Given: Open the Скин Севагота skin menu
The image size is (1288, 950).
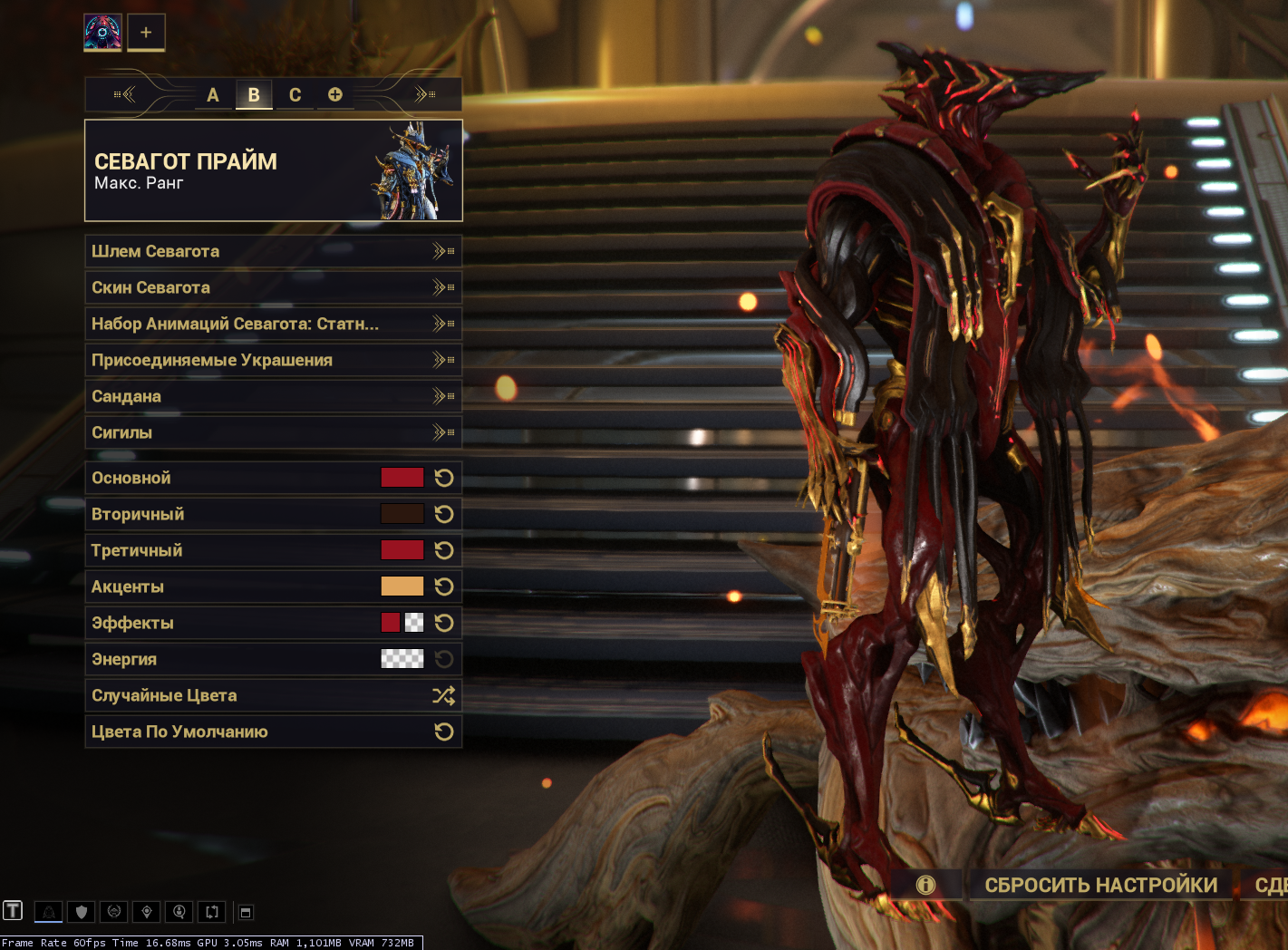Looking at the screenshot, I should pos(273,287).
